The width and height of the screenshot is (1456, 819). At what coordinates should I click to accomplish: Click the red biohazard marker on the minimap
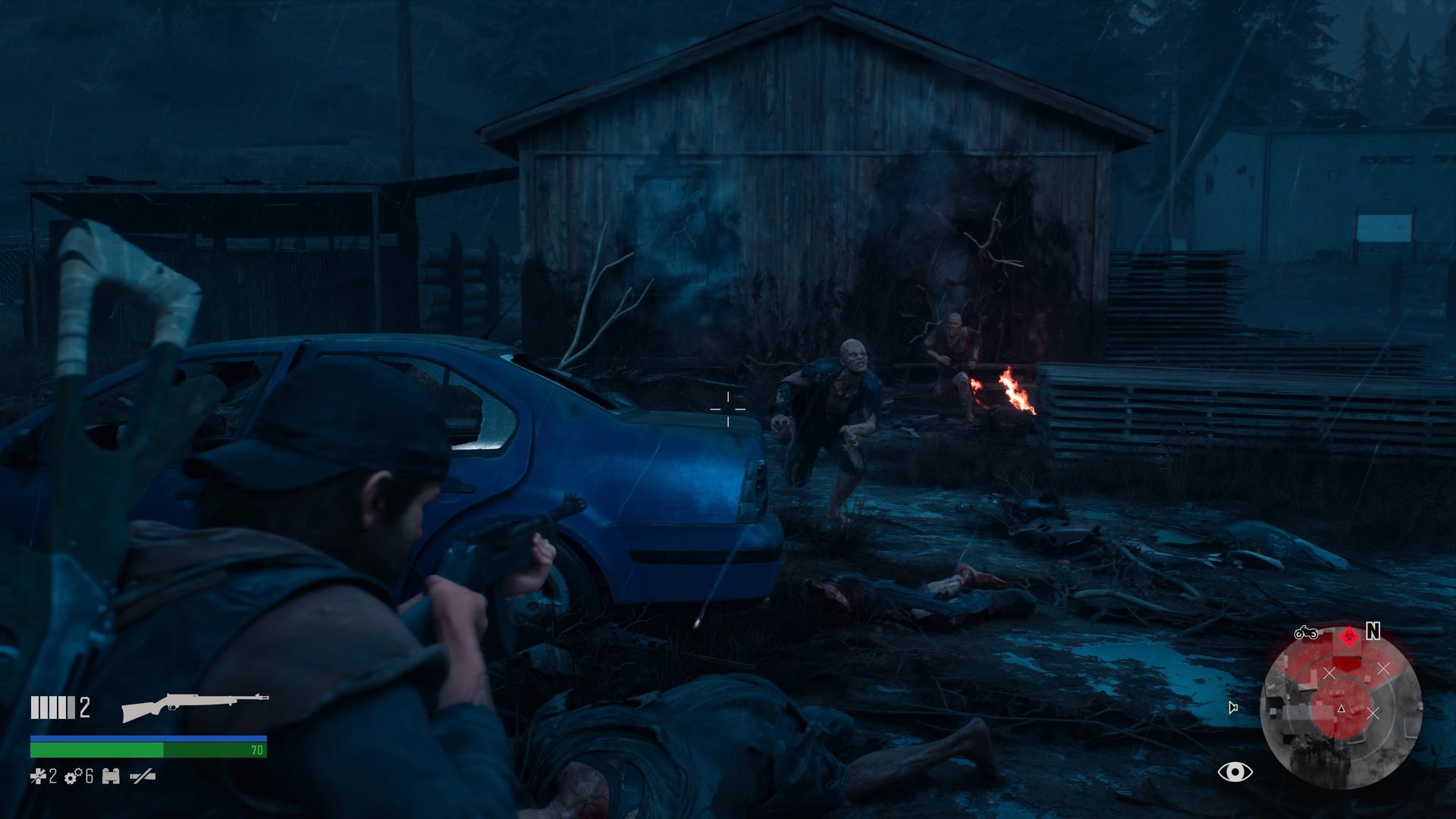1348,636
